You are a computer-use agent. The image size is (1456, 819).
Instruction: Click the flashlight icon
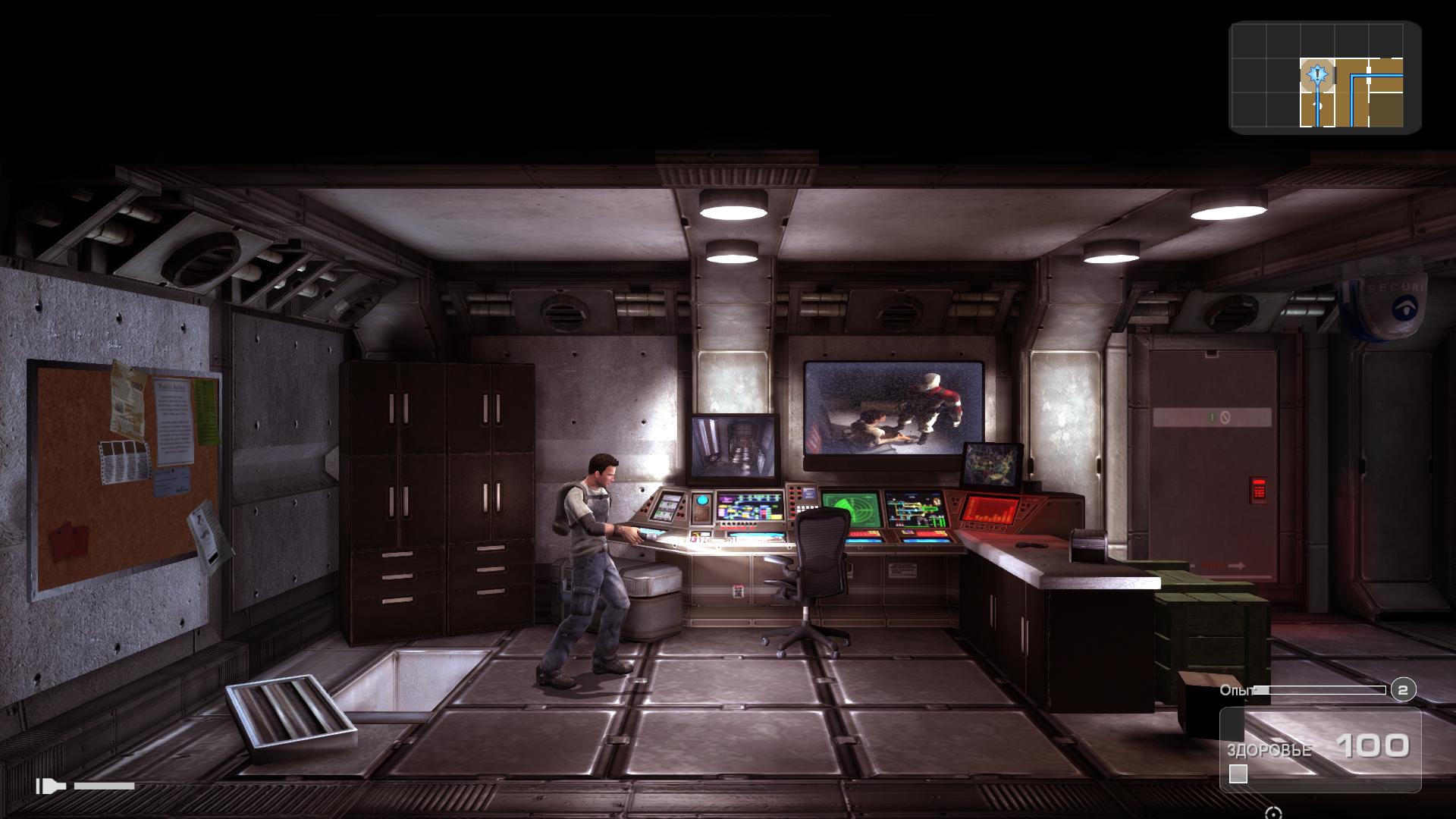click(52, 786)
